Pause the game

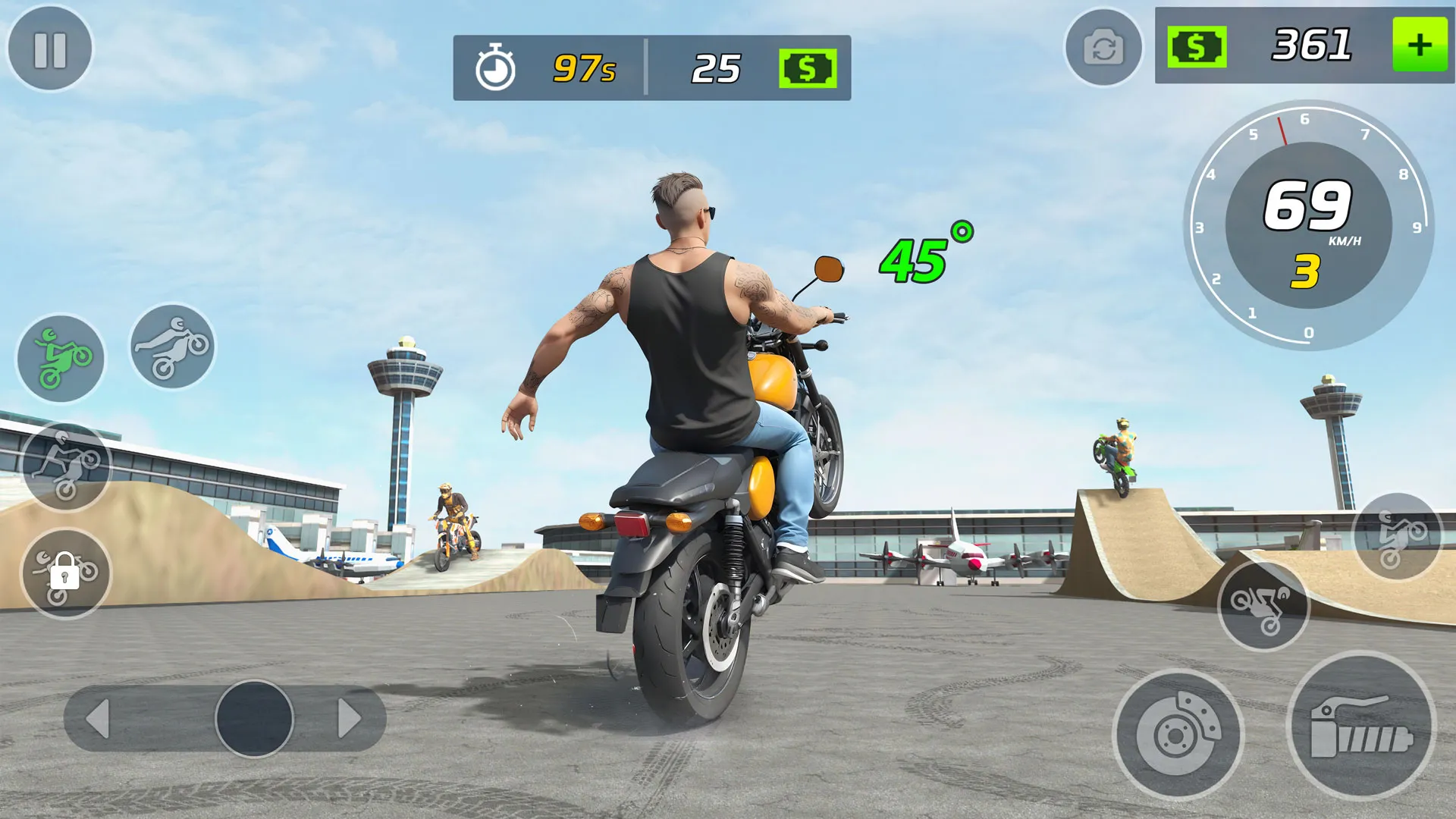(50, 49)
